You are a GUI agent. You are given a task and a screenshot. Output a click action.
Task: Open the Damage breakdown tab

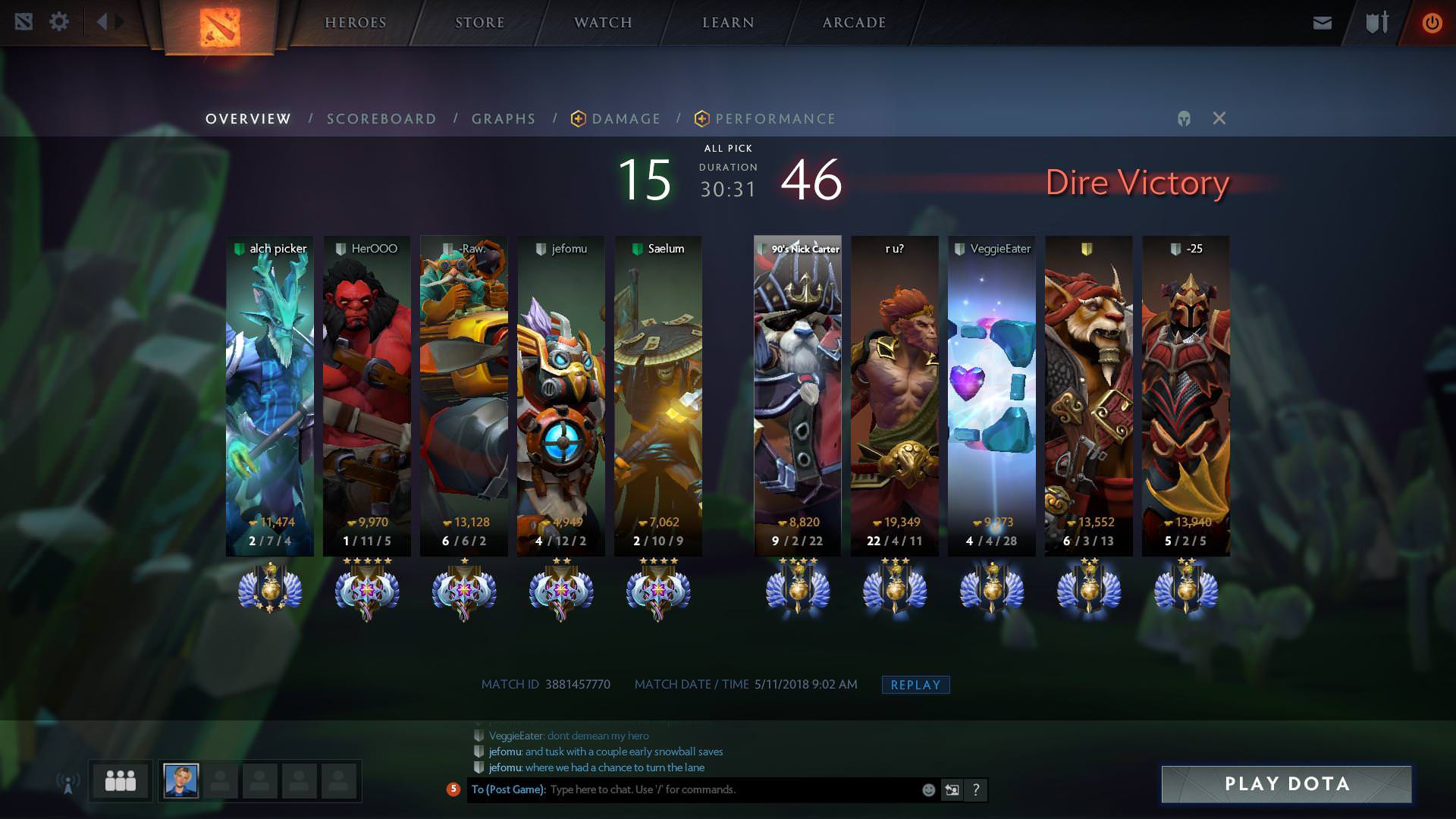point(625,119)
